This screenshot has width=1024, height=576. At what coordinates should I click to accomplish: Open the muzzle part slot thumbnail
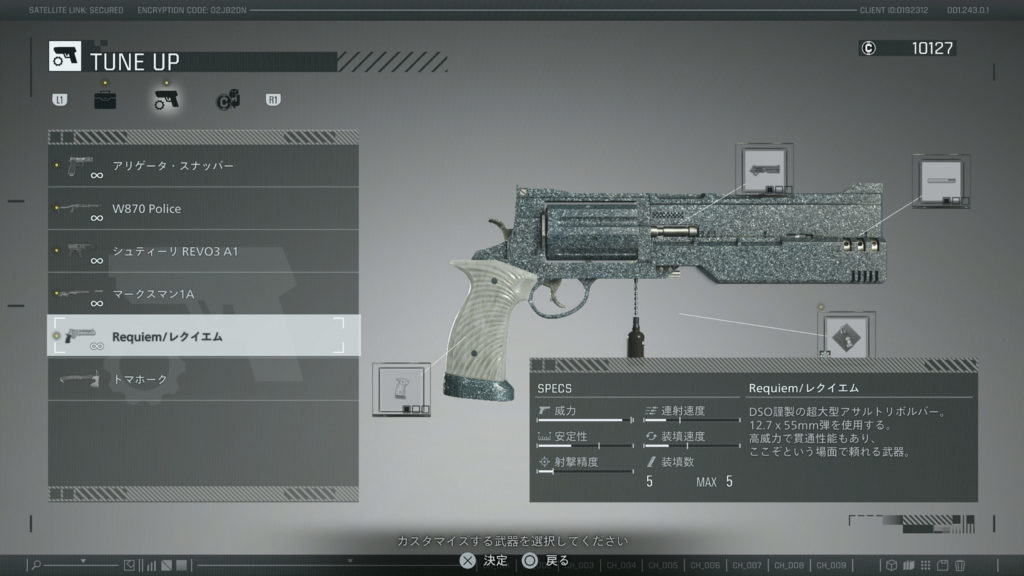coord(942,182)
